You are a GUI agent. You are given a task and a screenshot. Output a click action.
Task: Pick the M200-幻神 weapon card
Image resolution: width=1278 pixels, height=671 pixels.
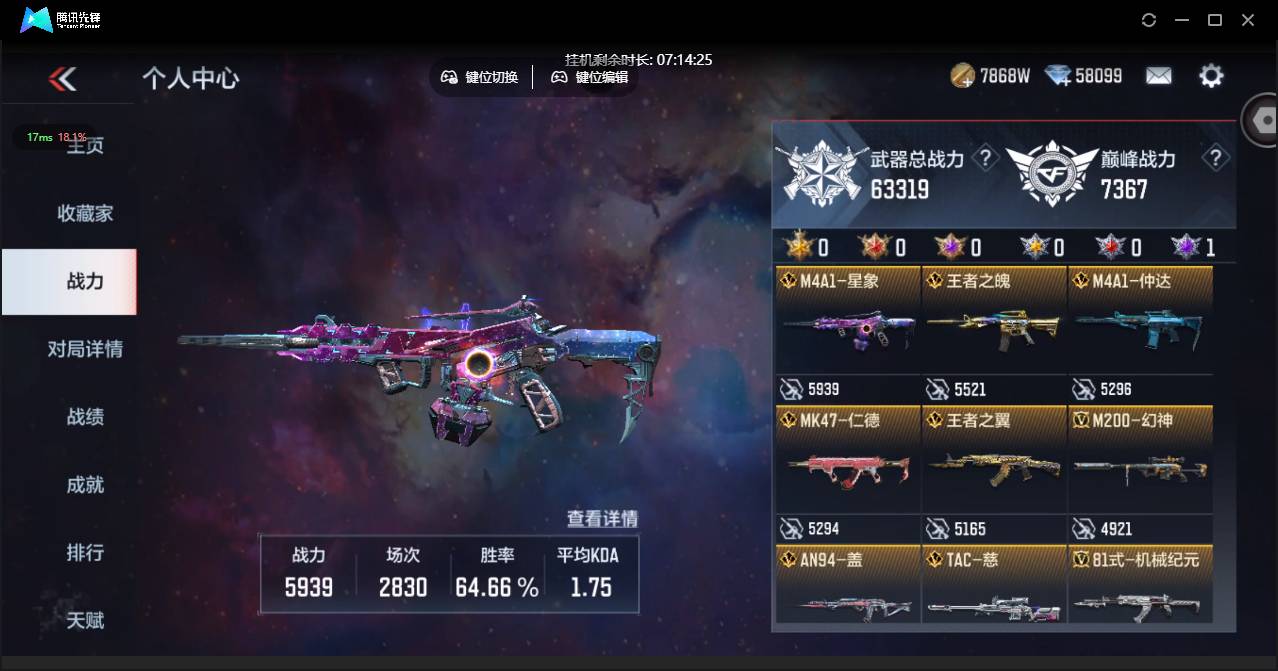(x=1140, y=468)
